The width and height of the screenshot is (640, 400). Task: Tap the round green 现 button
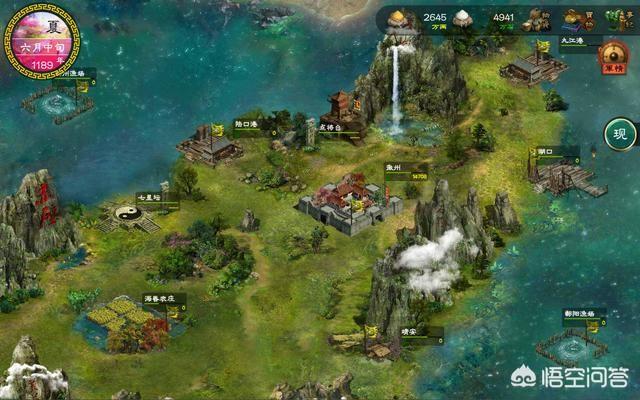pyautogui.click(x=620, y=134)
